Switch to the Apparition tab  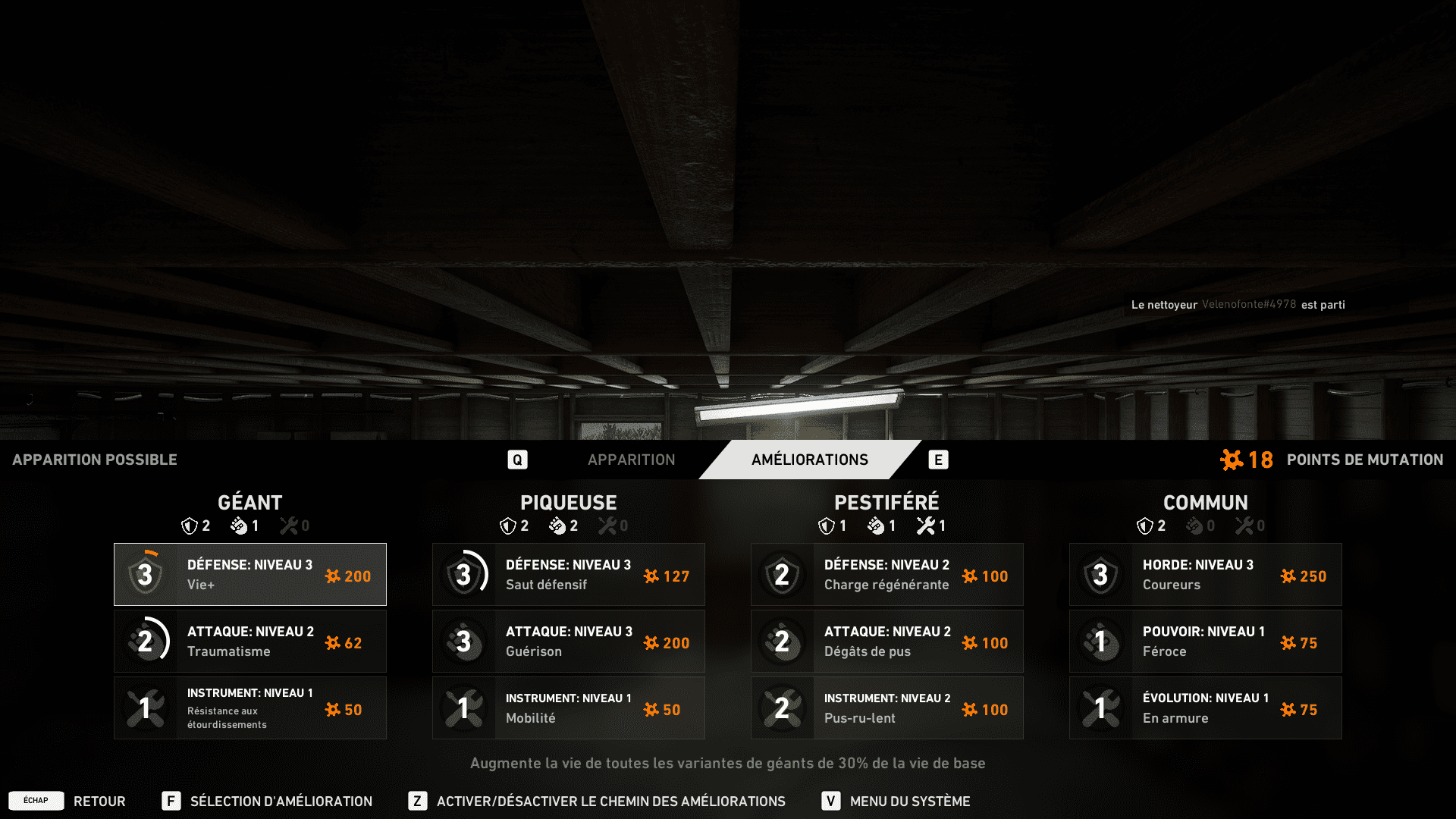631,460
